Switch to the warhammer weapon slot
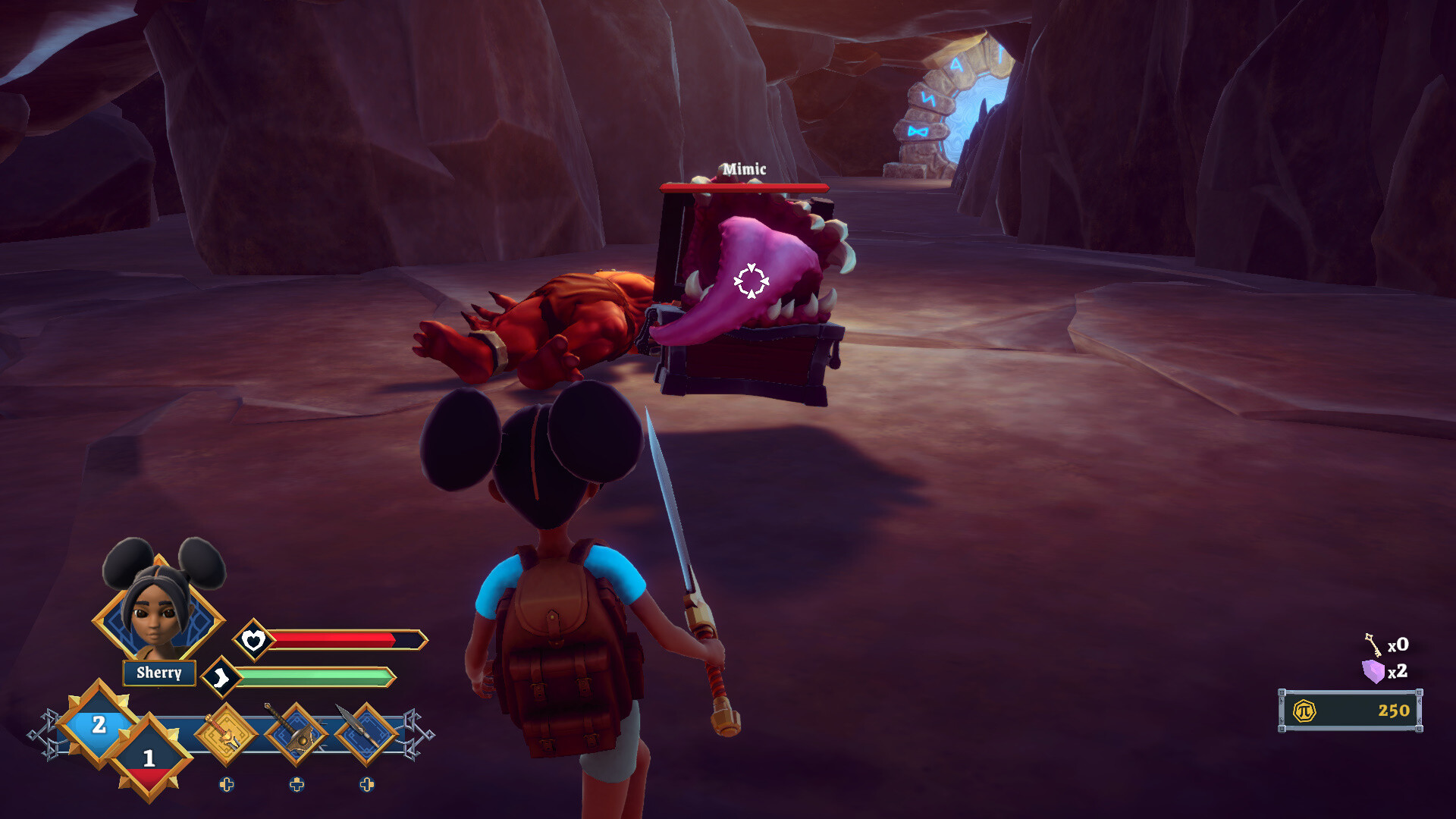1456x819 pixels. (x=297, y=734)
